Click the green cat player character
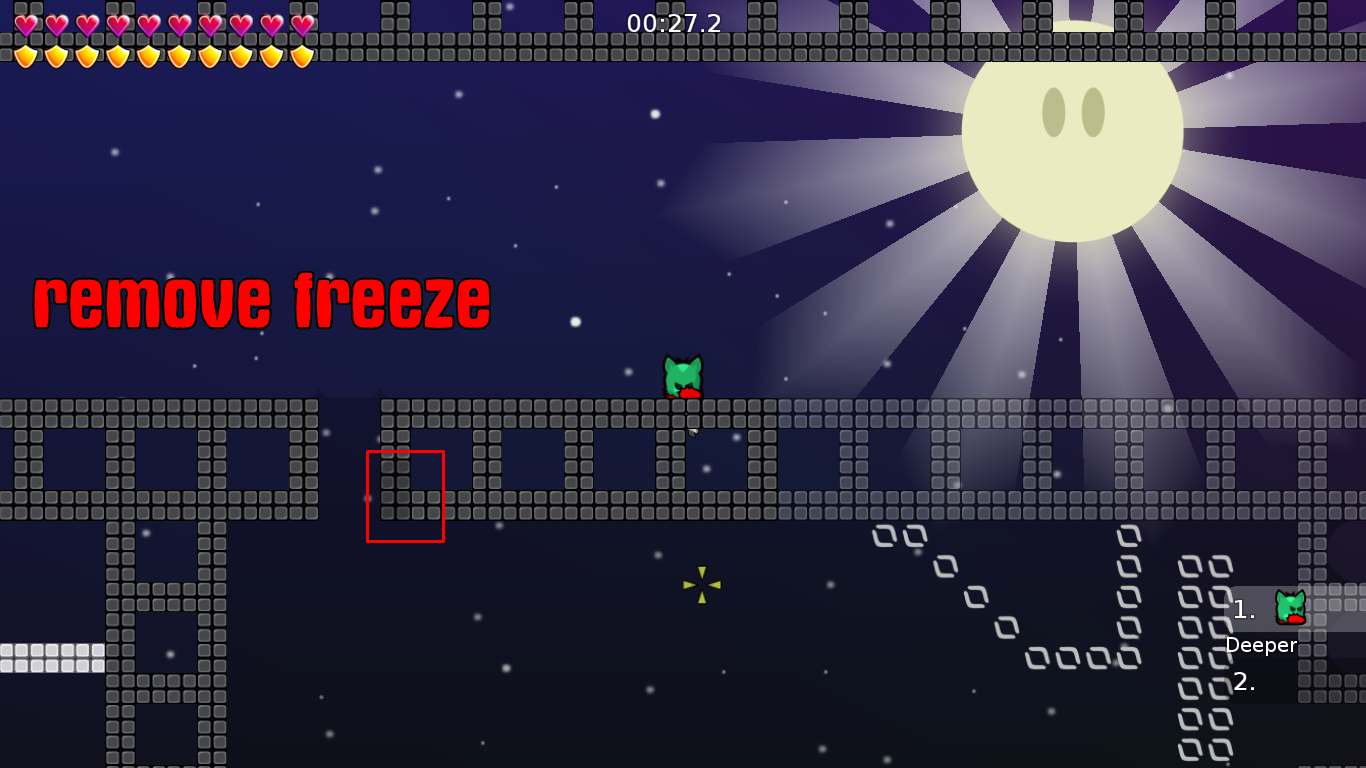 coord(682,377)
